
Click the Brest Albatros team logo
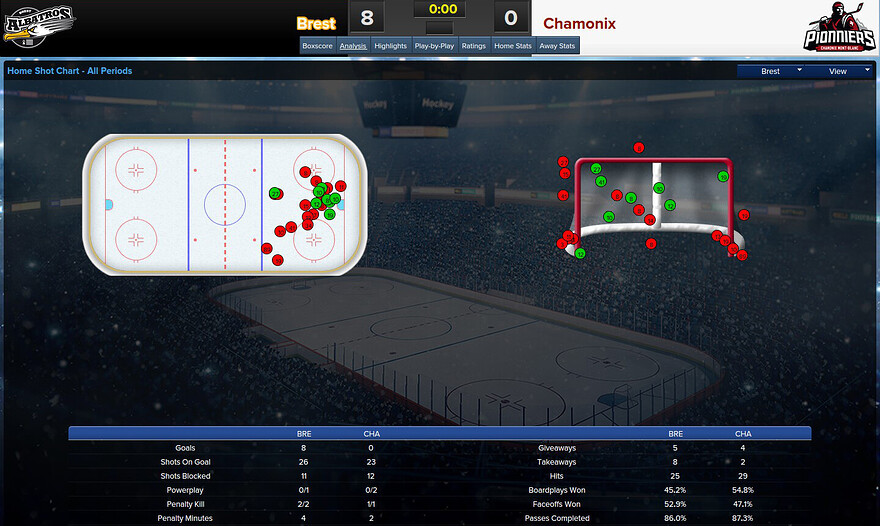coord(40,26)
